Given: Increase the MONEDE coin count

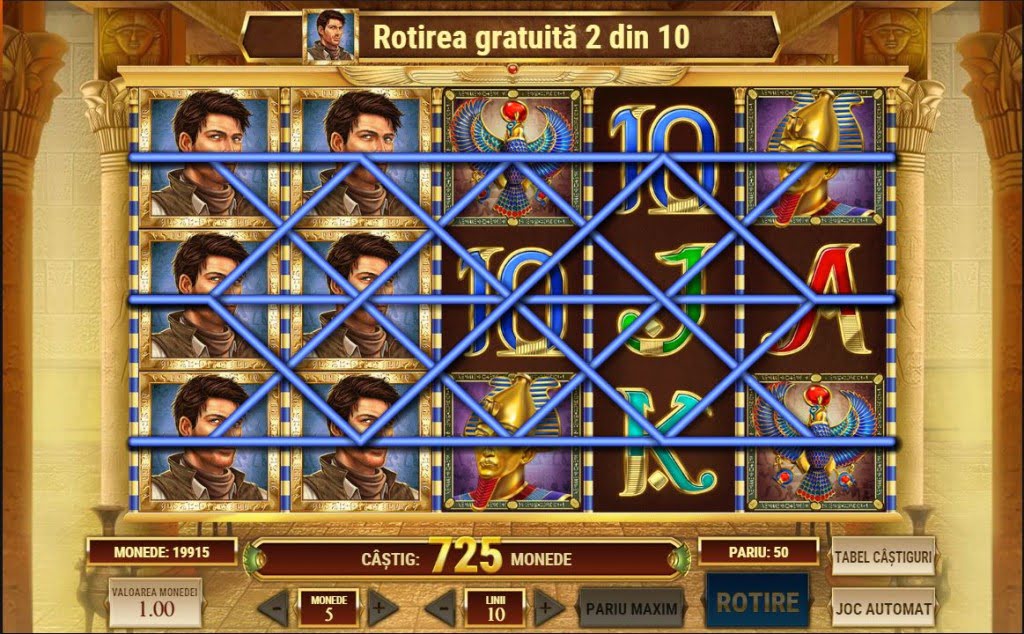Looking at the screenshot, I should (x=381, y=608).
